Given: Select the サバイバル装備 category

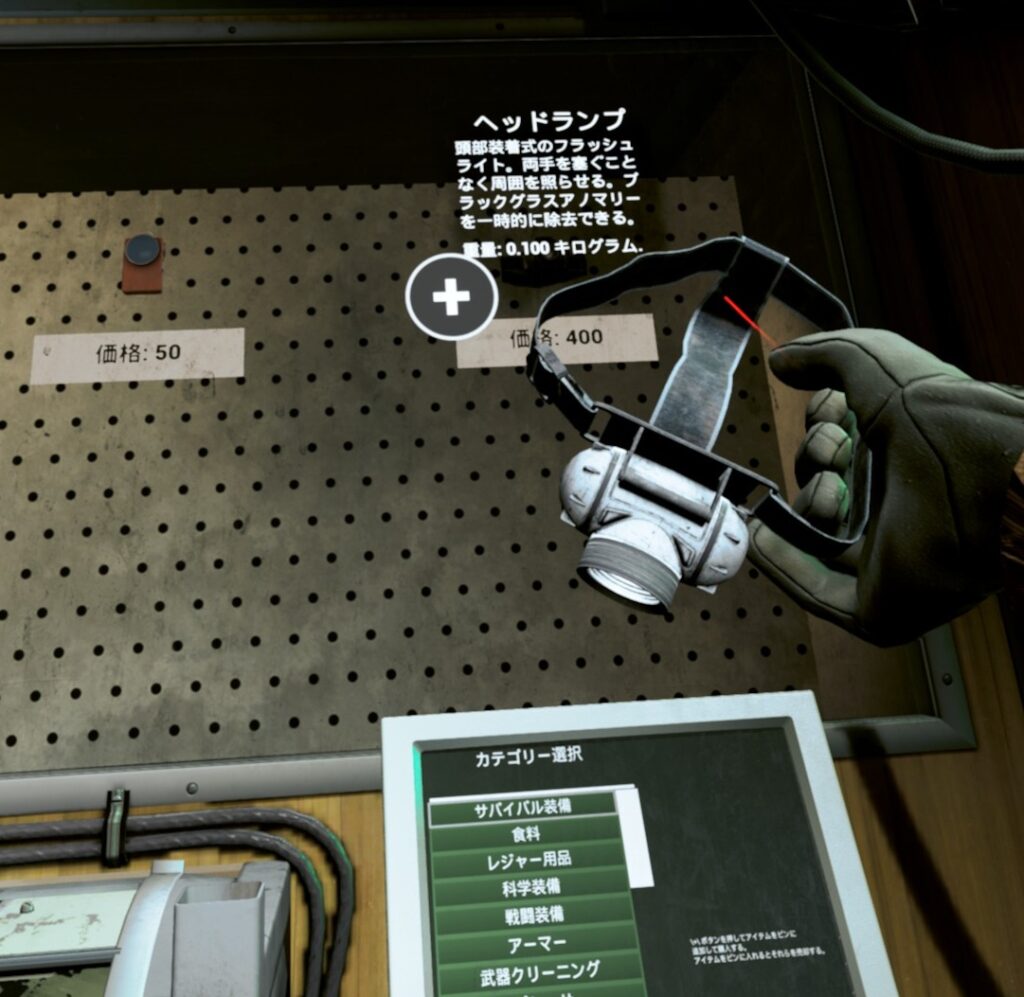Looking at the screenshot, I should (x=523, y=809).
